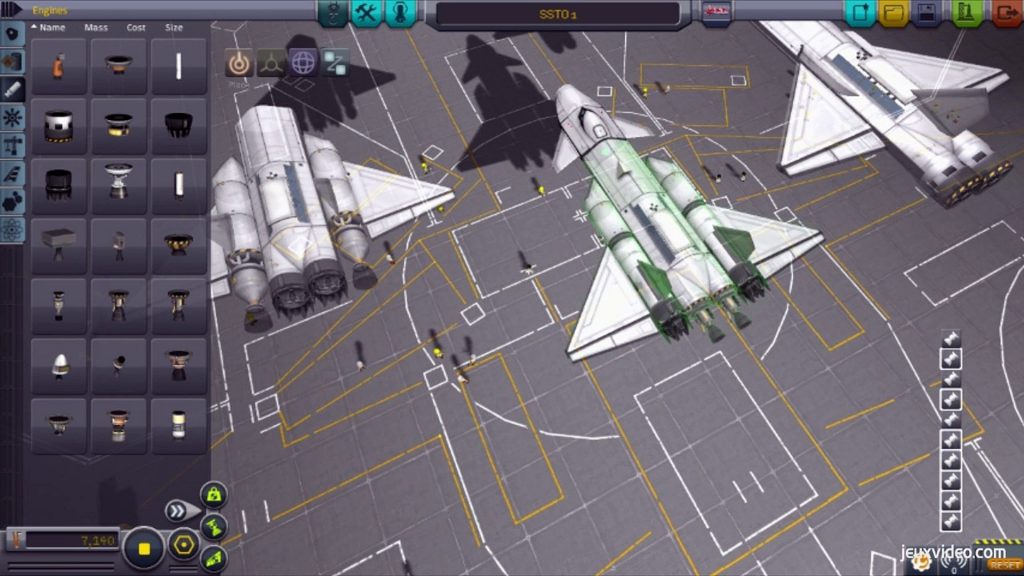This screenshot has width=1024, height=576.
Task: Sort parts by Cost
Action: pyautogui.click(x=135, y=28)
